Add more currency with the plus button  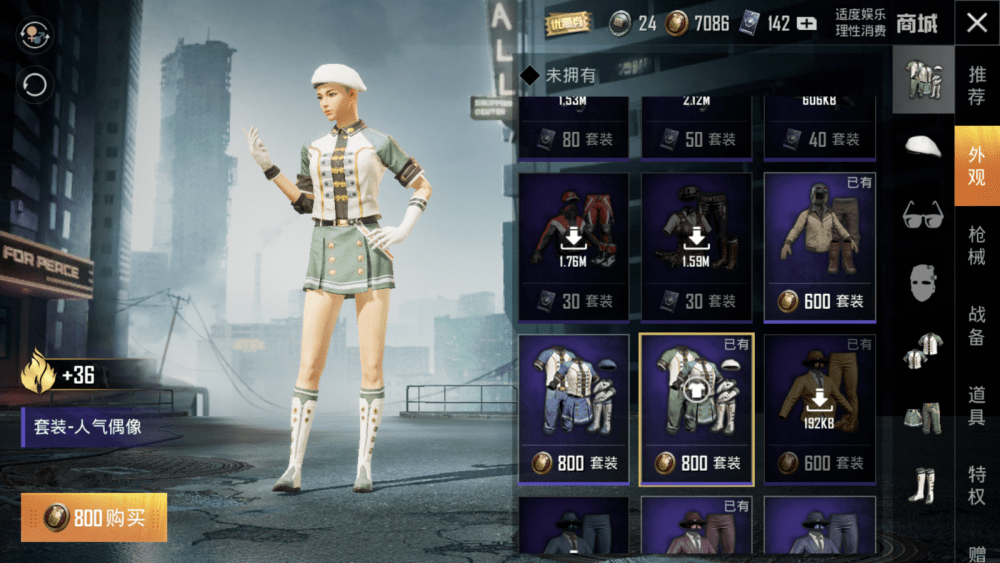[x=807, y=24]
